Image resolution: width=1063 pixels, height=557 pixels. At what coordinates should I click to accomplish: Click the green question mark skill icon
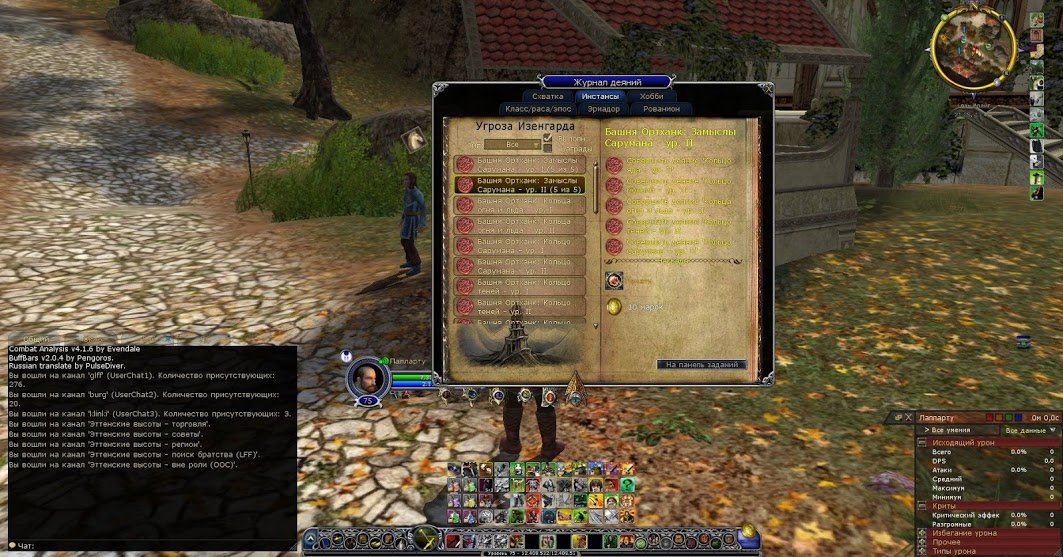click(x=625, y=485)
